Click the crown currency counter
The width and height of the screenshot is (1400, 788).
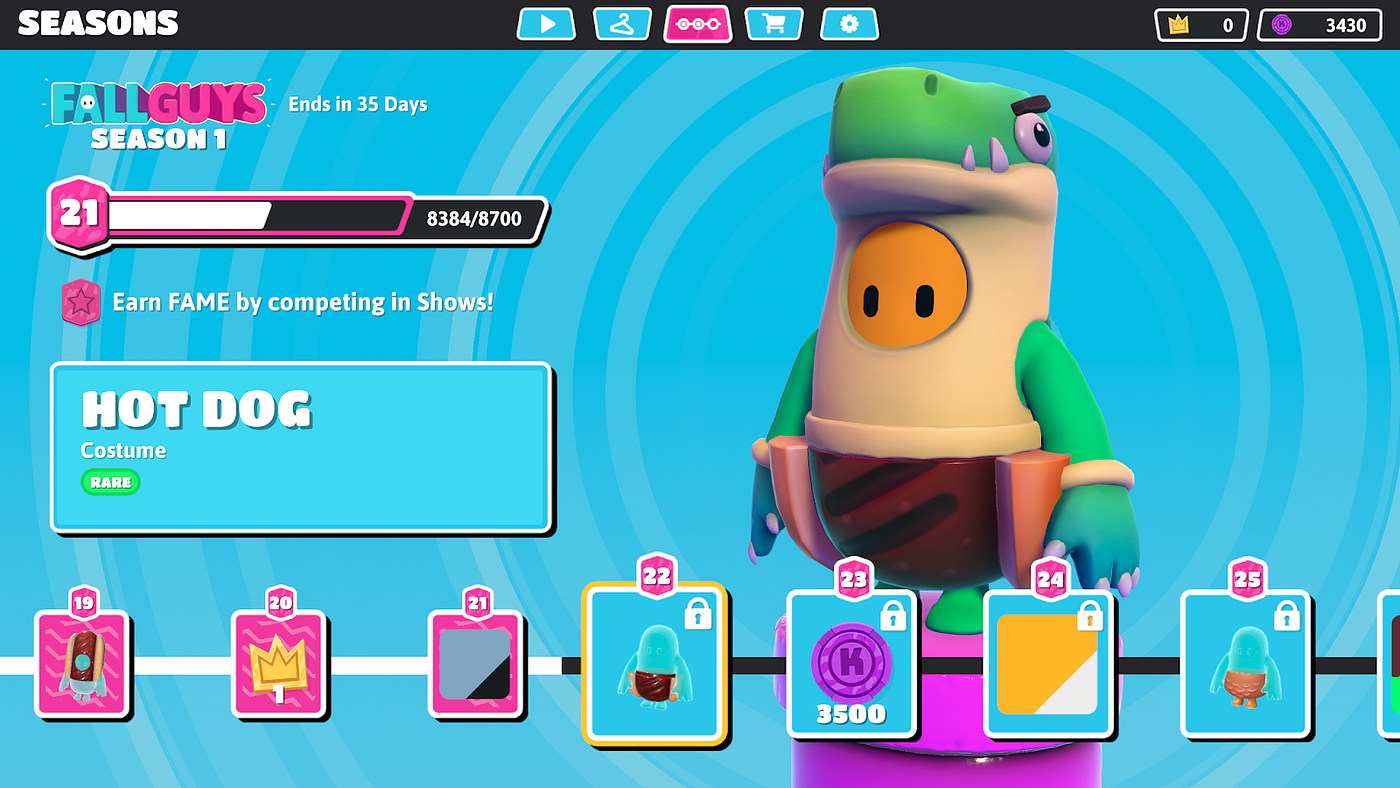tap(1201, 25)
